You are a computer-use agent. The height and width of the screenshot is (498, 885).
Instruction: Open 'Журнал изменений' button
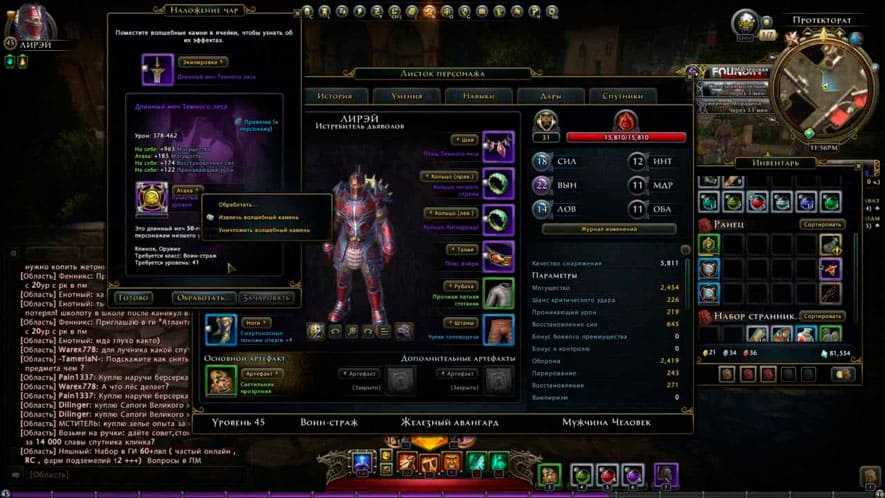tap(608, 229)
